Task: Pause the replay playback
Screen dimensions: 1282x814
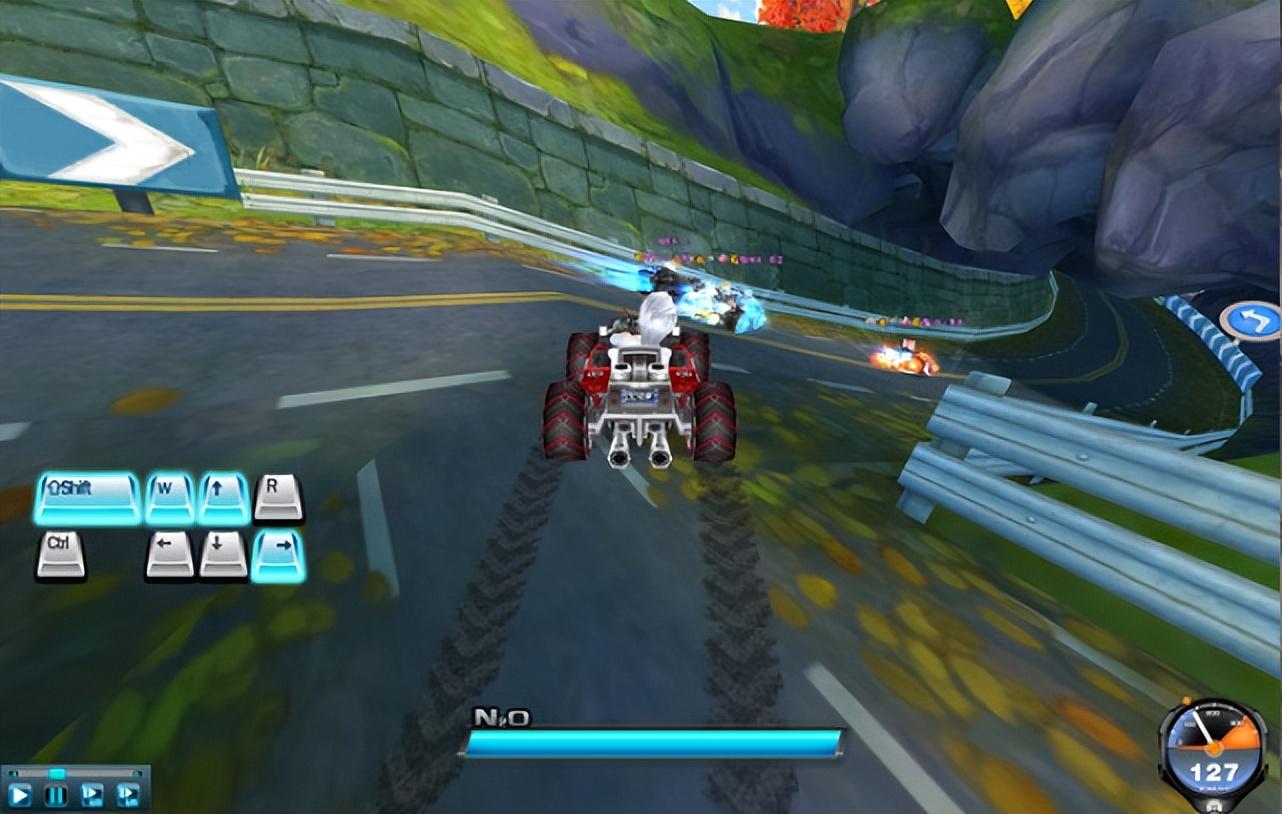Action: (x=56, y=796)
